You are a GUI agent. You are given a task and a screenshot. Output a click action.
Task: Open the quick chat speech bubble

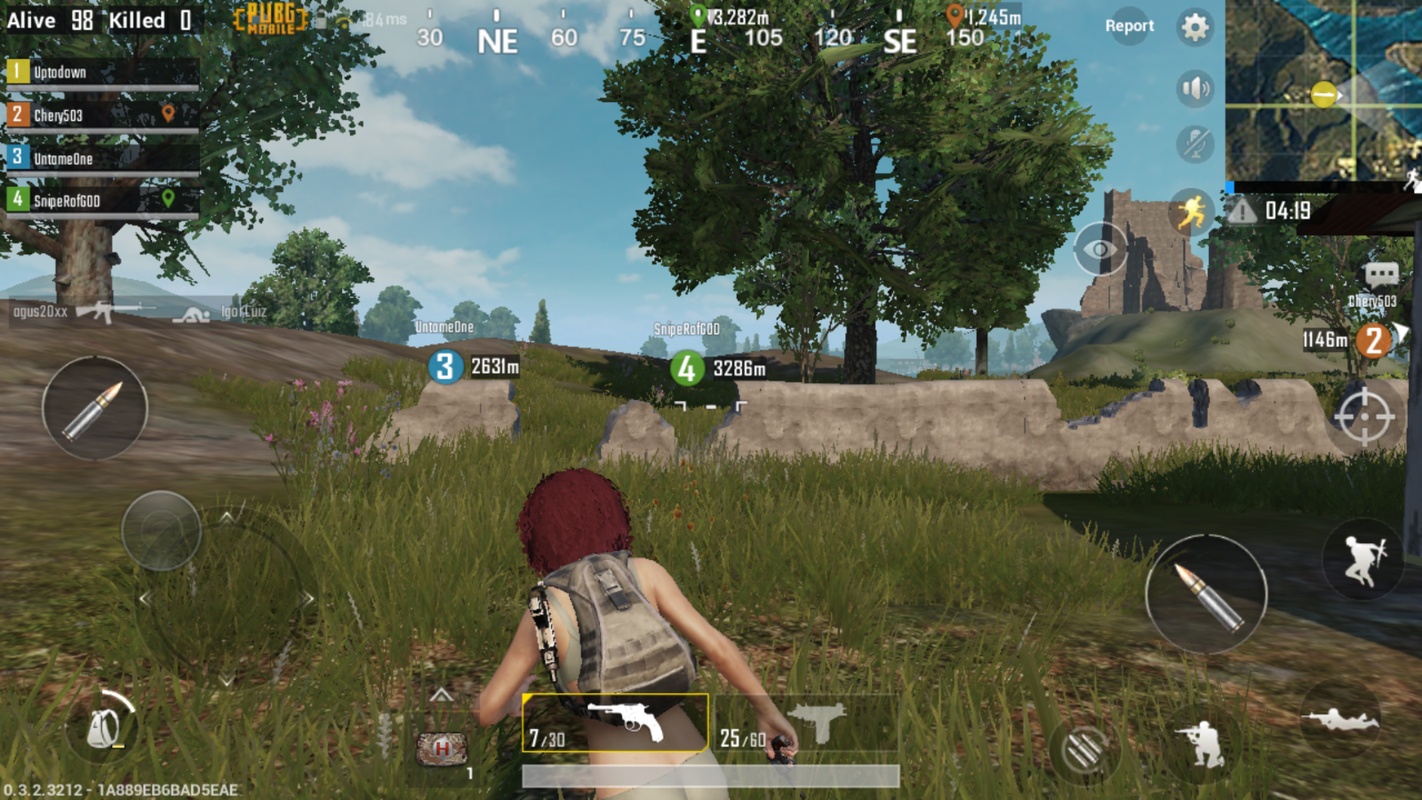click(x=1380, y=274)
